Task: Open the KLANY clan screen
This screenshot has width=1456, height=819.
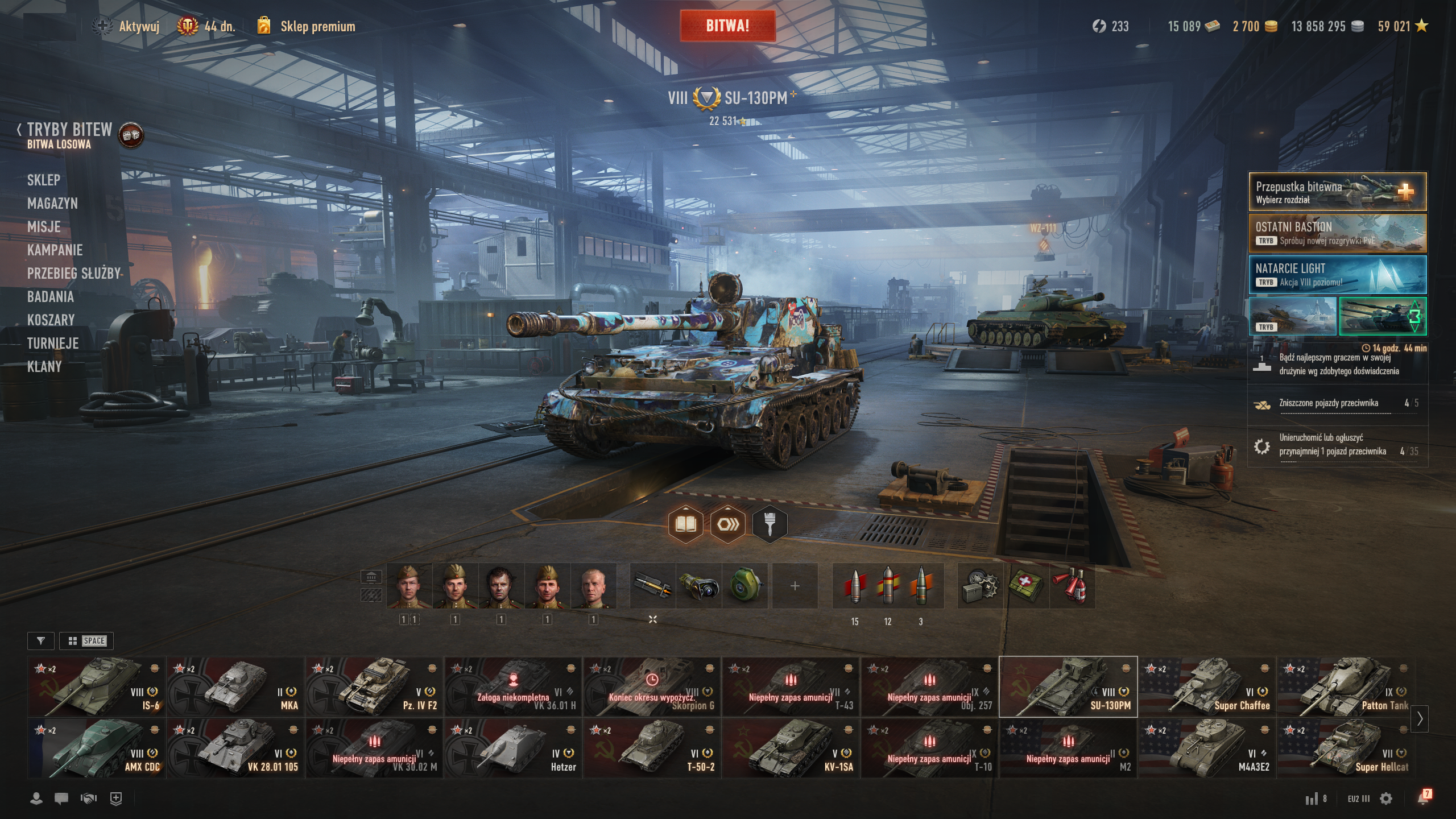Action: click(44, 367)
